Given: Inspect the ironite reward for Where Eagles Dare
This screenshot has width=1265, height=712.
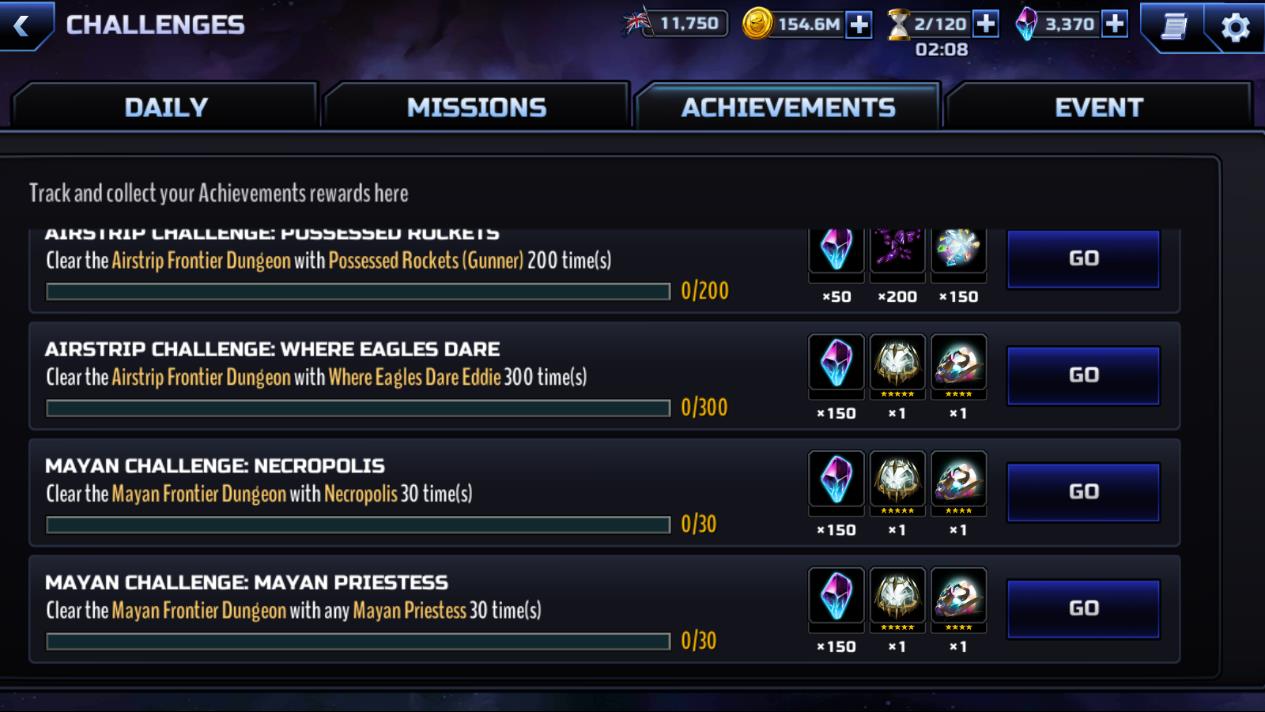Looking at the screenshot, I should pos(836,363).
